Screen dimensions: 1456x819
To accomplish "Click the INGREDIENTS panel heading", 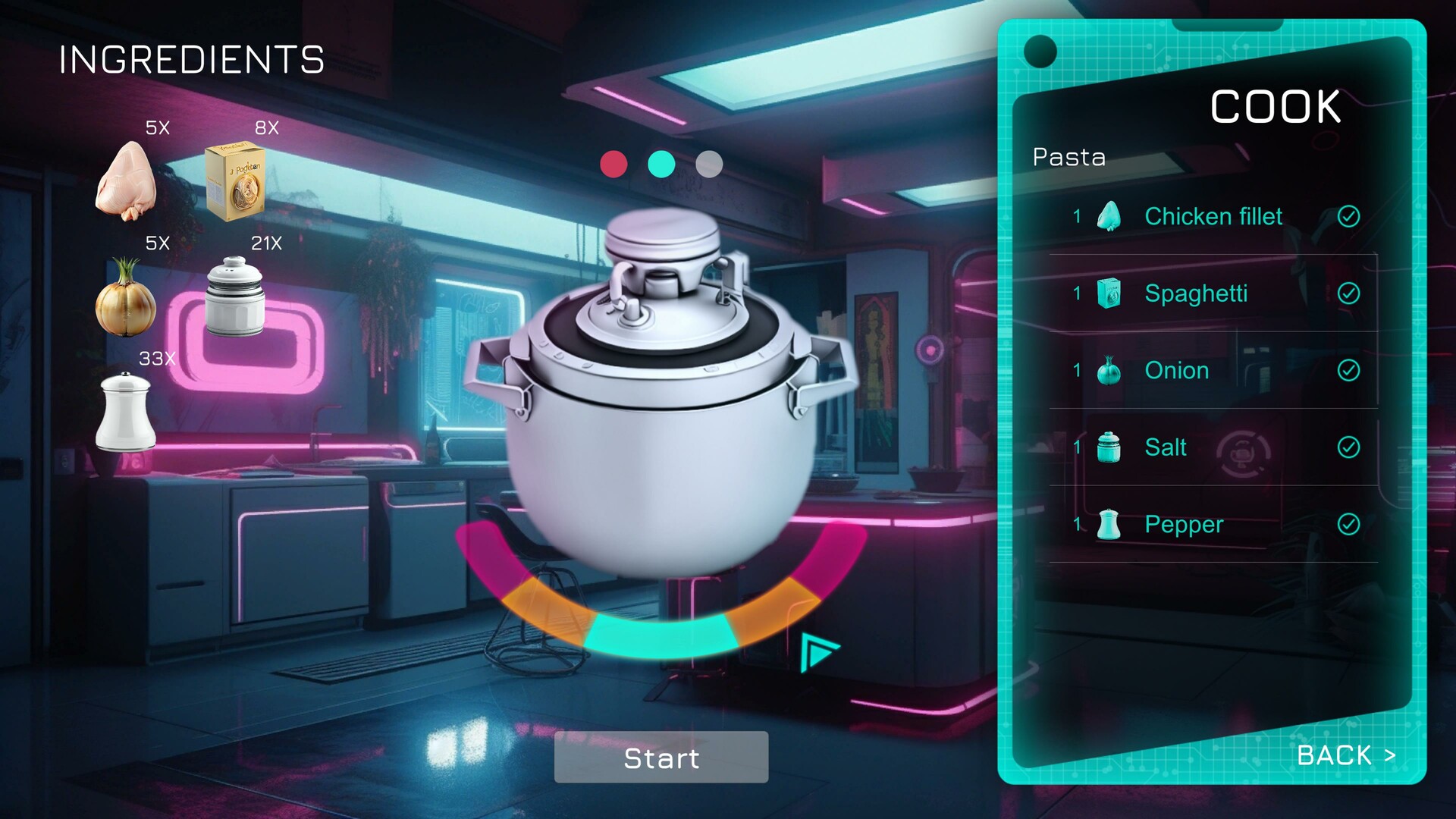I will pos(192,60).
